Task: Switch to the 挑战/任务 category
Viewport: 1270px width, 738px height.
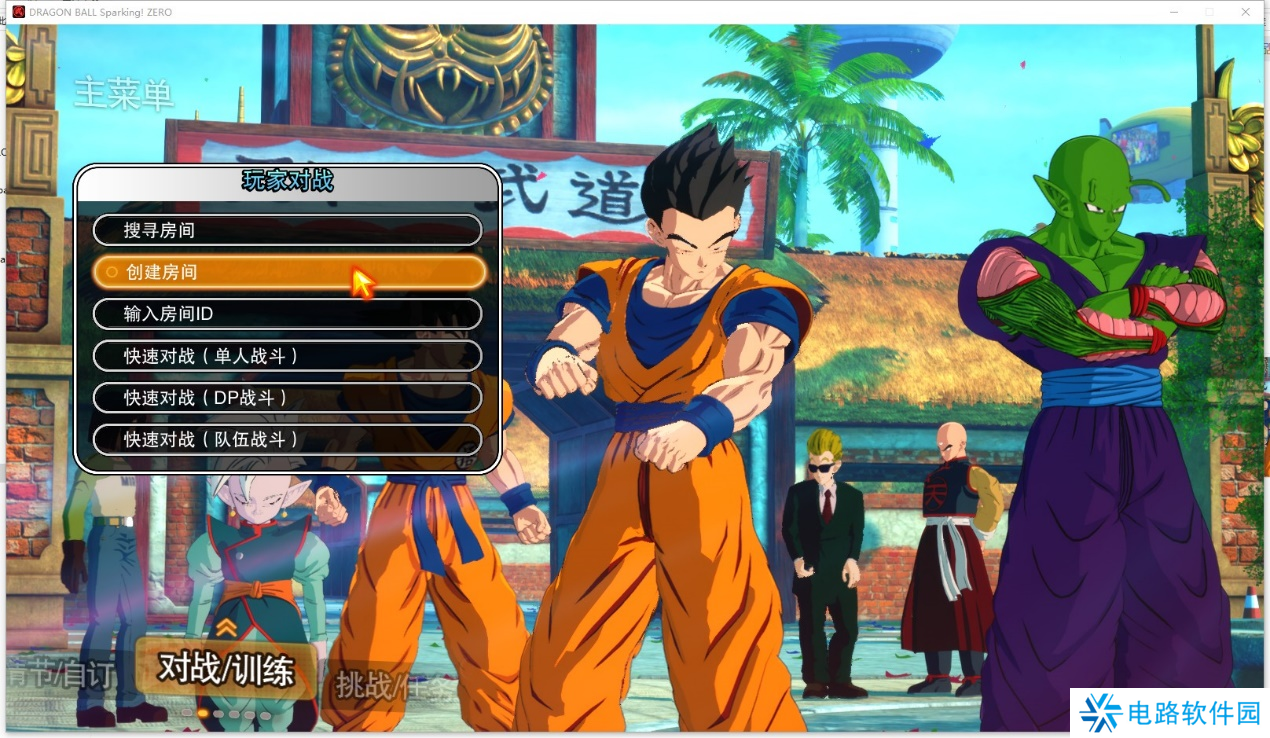Action: (385, 686)
